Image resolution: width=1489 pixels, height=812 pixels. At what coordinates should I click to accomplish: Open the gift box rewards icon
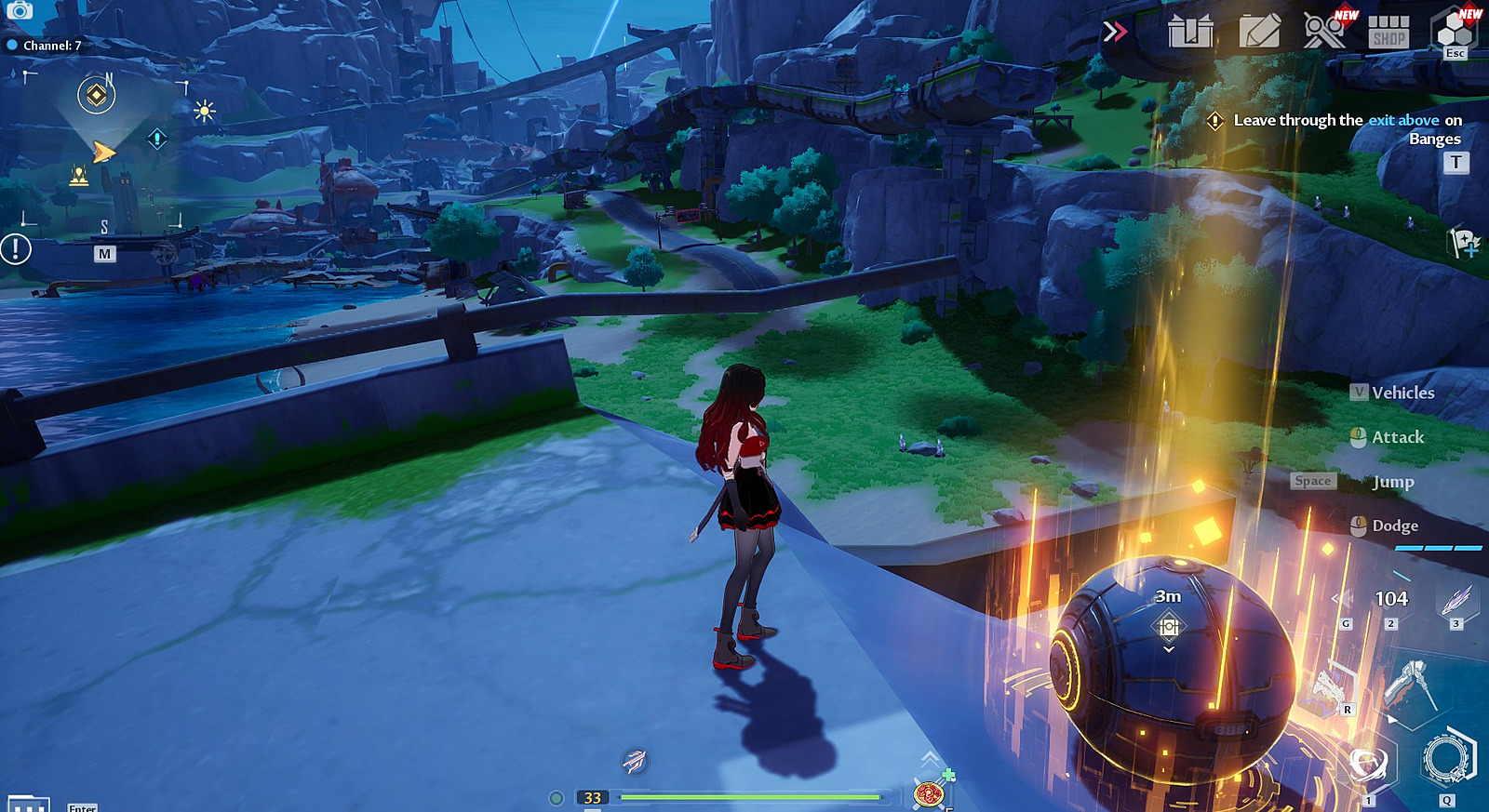(x=1190, y=32)
